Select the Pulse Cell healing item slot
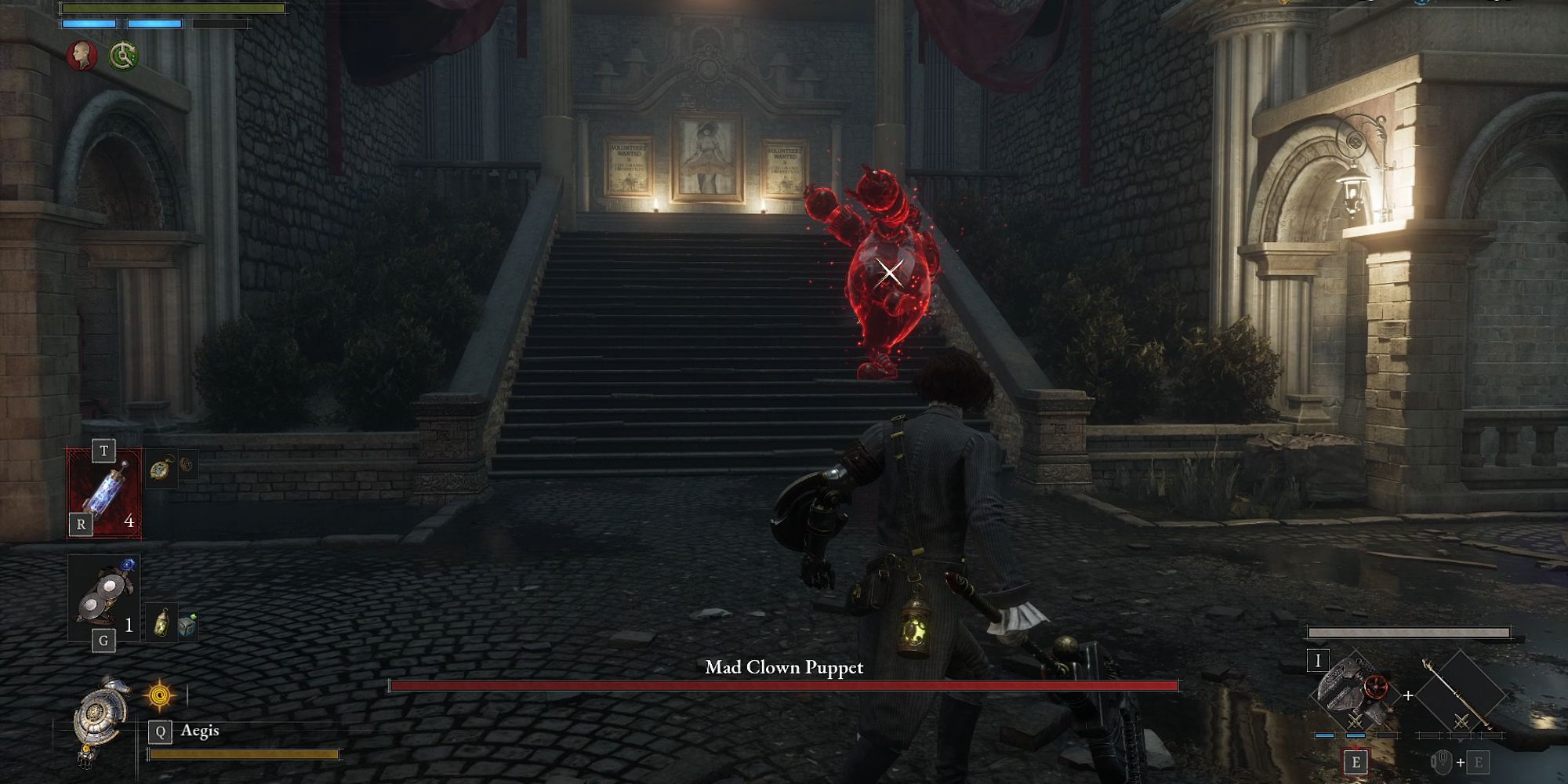Image resolution: width=1568 pixels, height=784 pixels. (x=105, y=494)
